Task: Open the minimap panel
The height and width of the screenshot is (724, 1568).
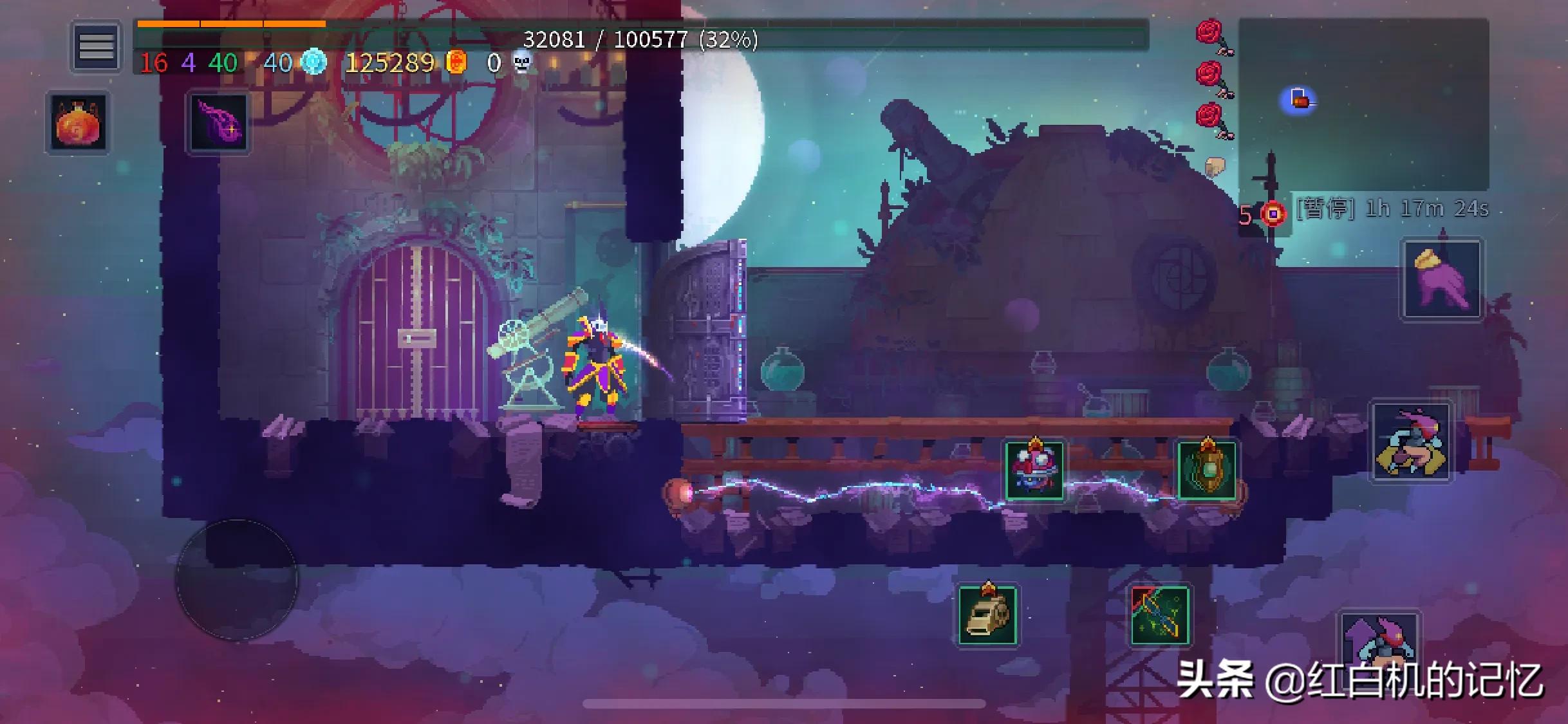Action: 1363,103
